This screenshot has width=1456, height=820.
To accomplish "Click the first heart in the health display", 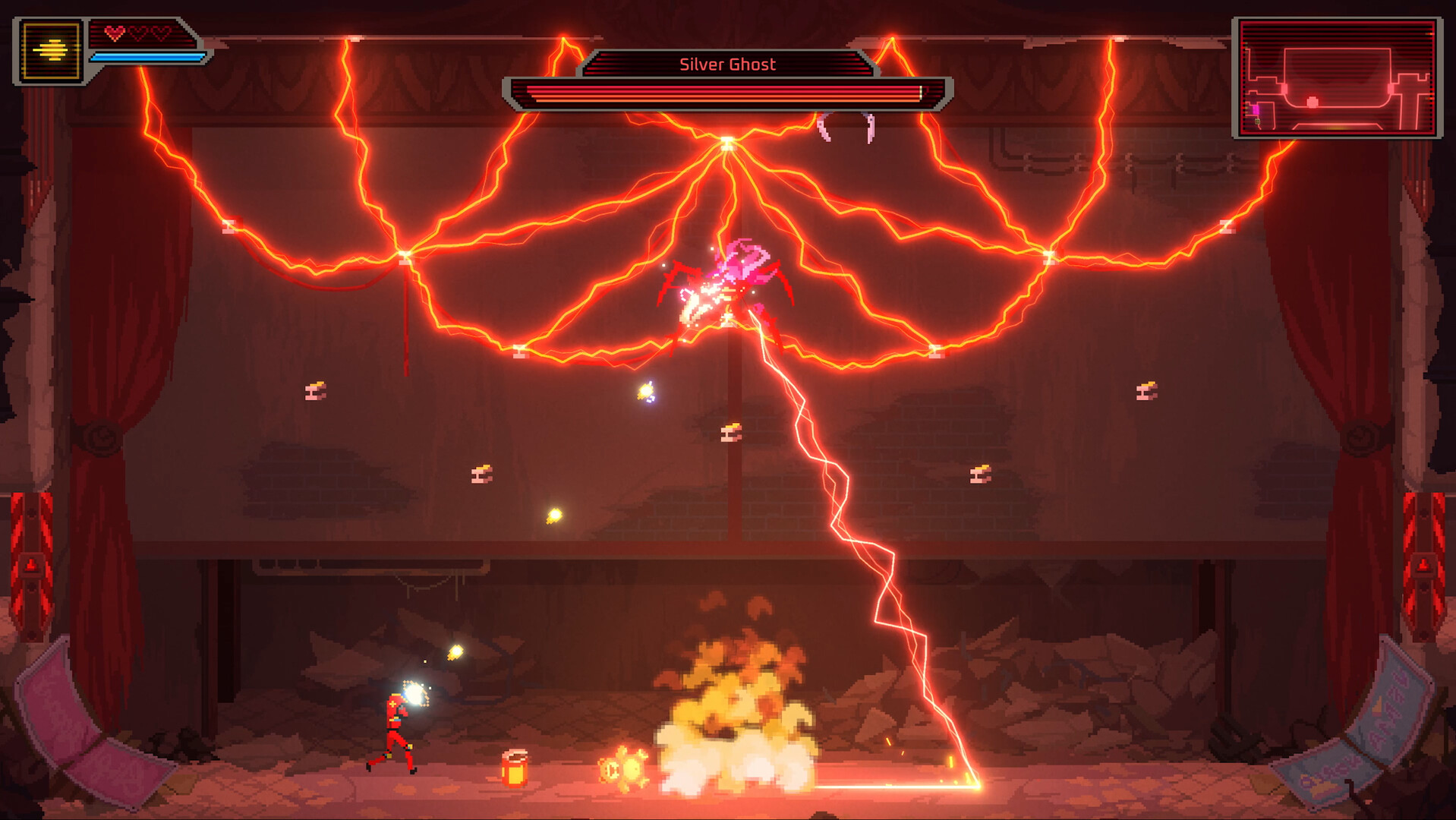I will [x=116, y=33].
